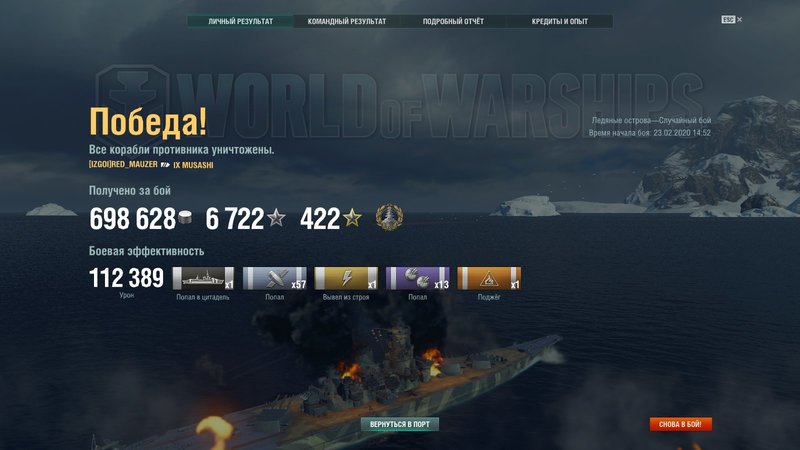The height and width of the screenshot is (450, 800).
Task: Click the x13 secondary hits ribbon
Action: coord(417,278)
